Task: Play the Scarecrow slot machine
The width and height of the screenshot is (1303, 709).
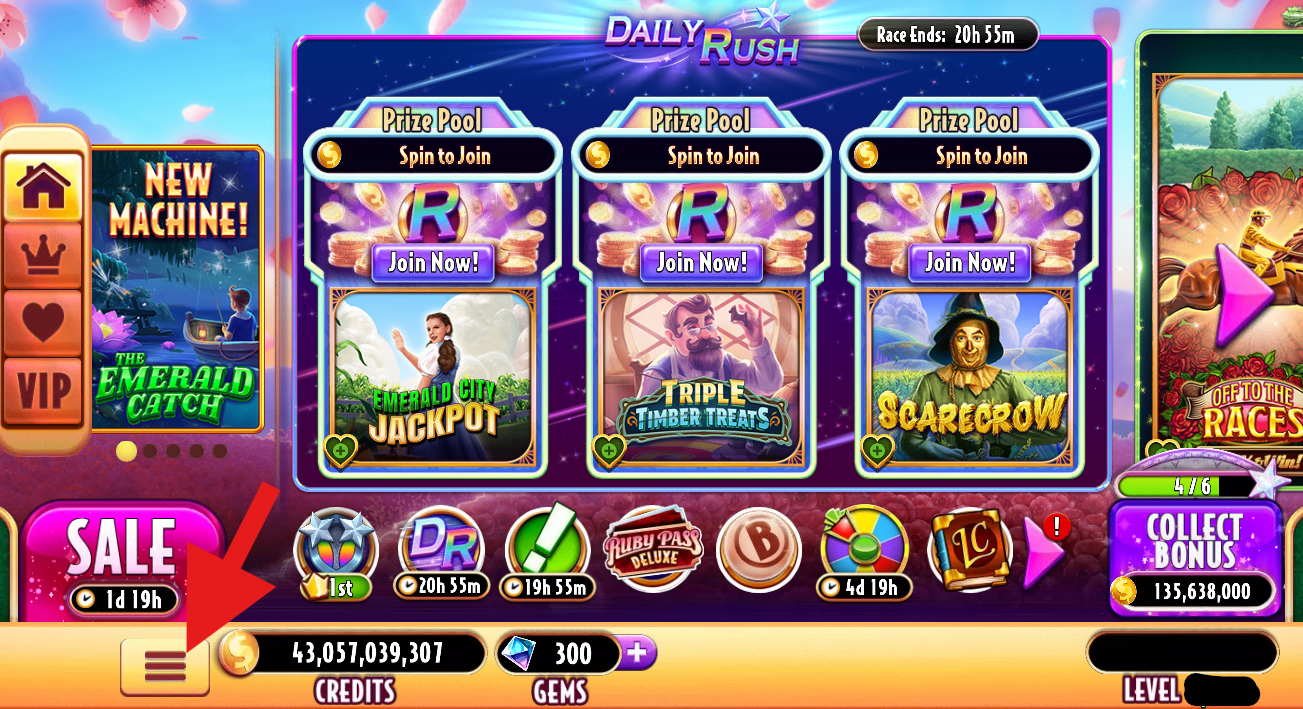Action: [x=970, y=375]
